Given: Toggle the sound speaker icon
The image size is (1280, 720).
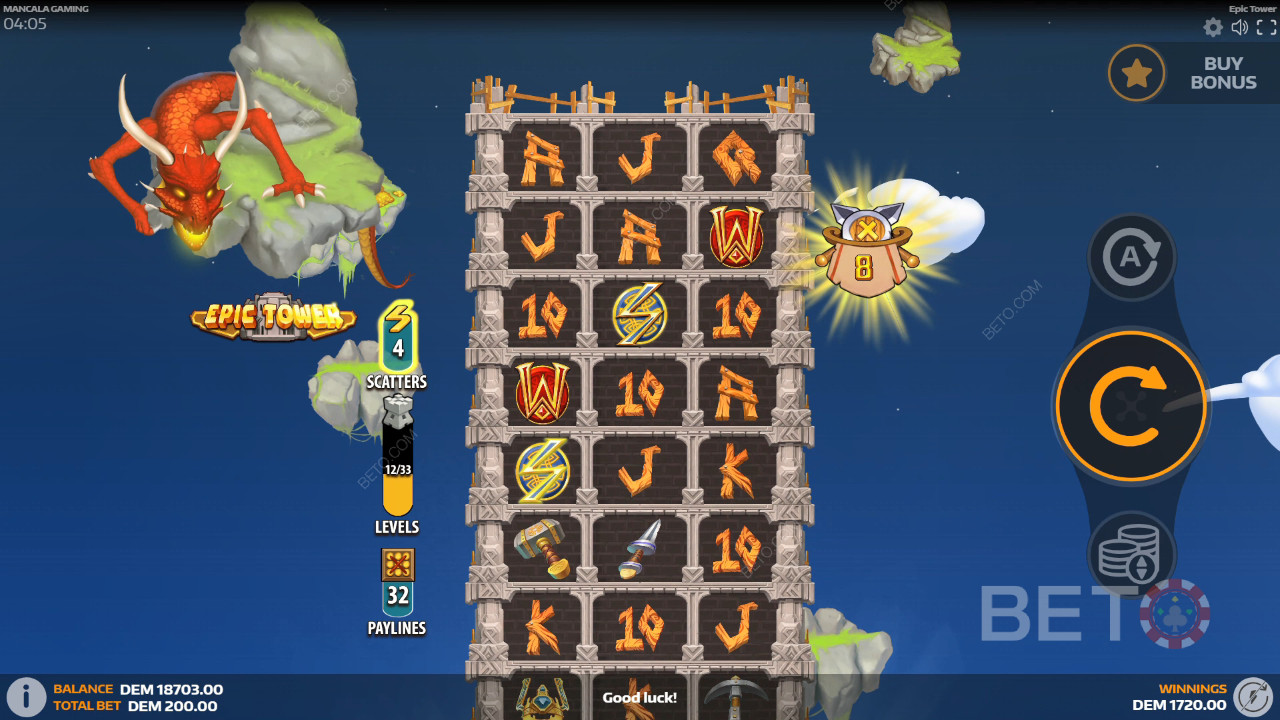Looking at the screenshot, I should click(1240, 28).
